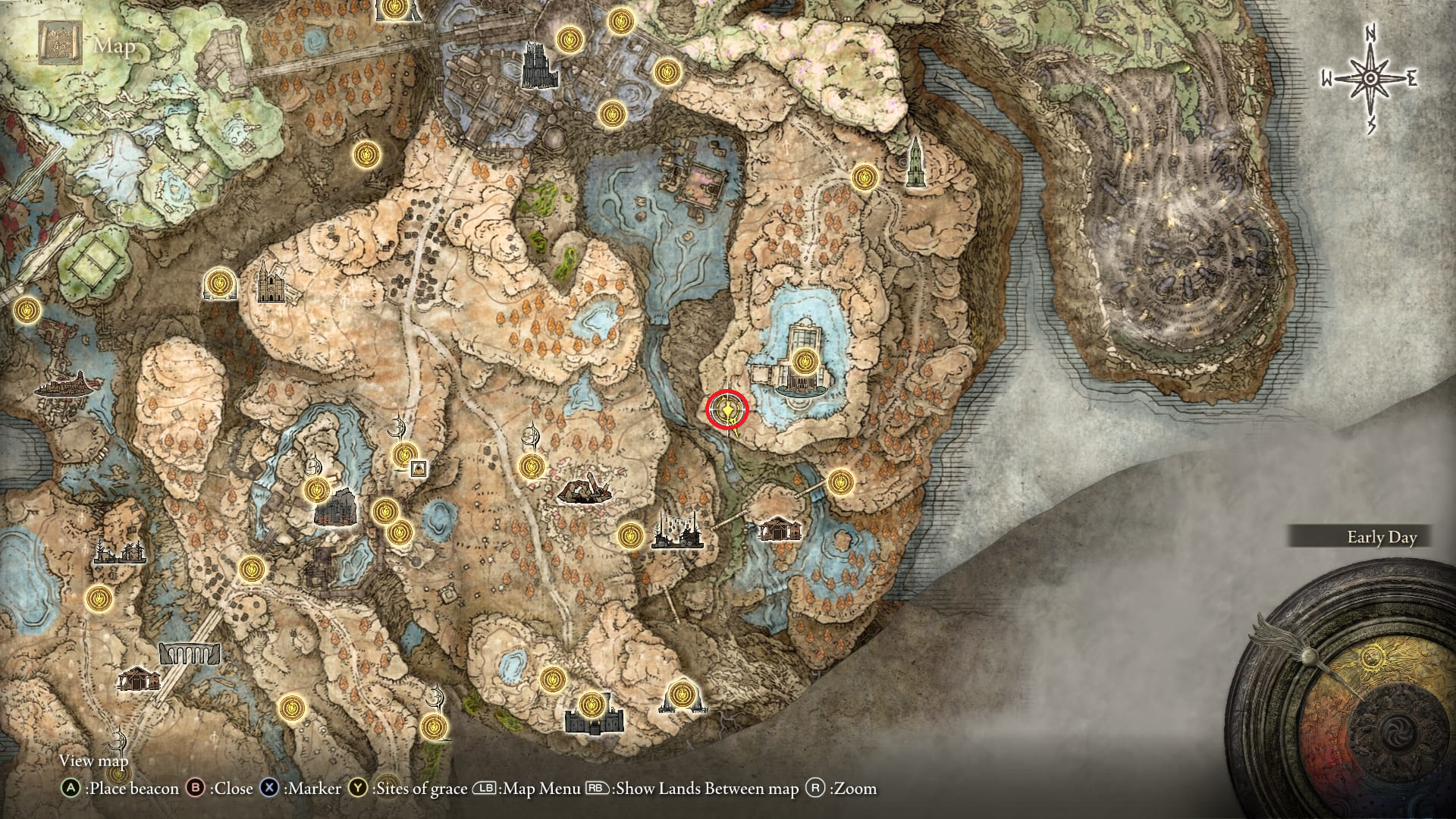Viewport: 1456px width, 819px height.
Task: Click the compass rose in the top-right corner
Action: pyautogui.click(x=1370, y=76)
